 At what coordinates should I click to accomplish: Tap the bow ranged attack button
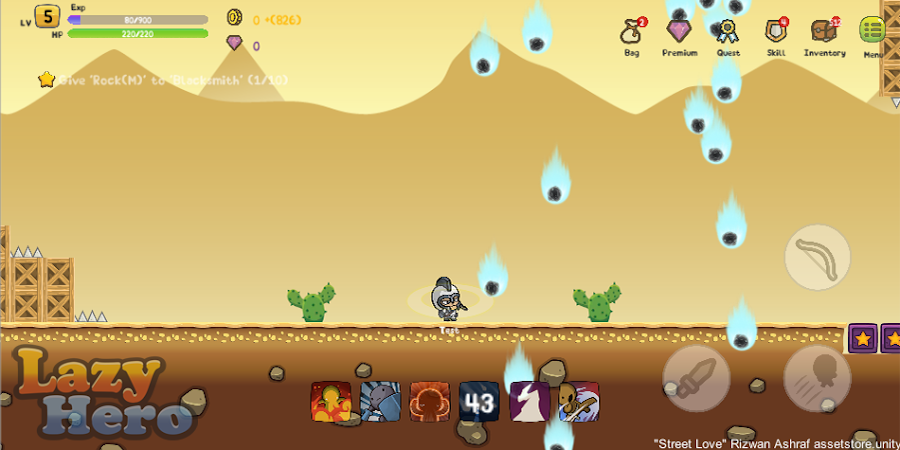pos(817,258)
